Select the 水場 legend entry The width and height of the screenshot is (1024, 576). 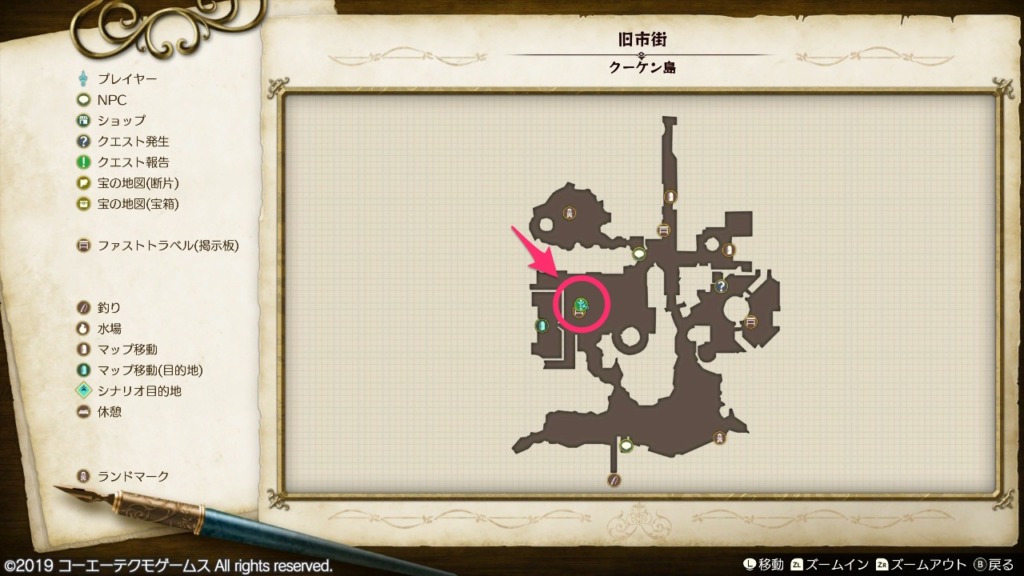108,328
